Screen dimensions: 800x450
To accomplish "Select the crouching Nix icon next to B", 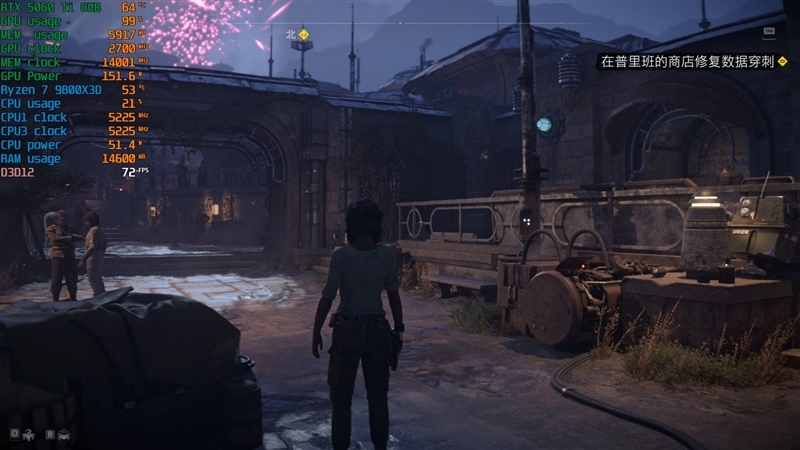I will click(x=64, y=434).
